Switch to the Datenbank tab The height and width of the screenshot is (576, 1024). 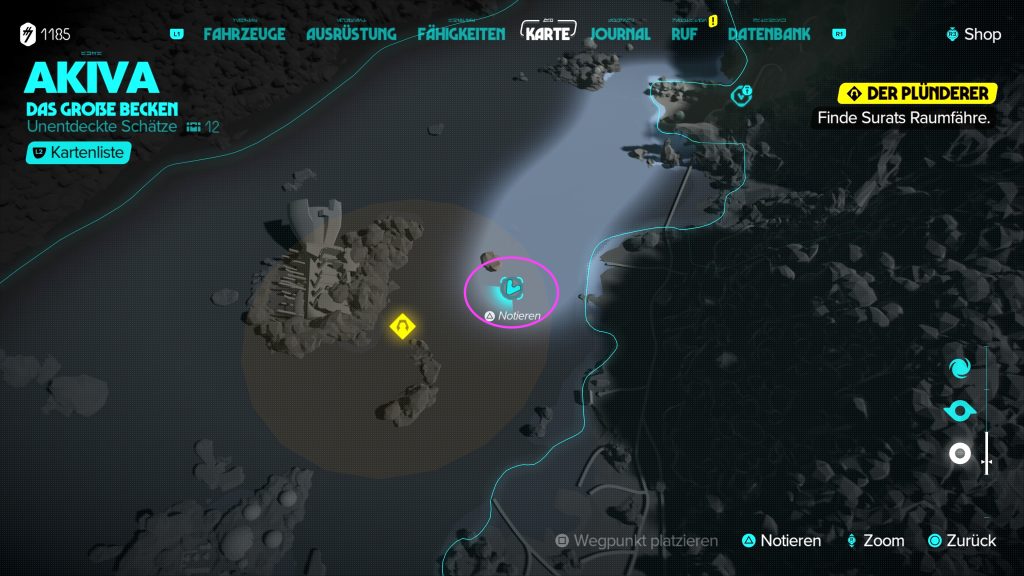[x=770, y=34]
